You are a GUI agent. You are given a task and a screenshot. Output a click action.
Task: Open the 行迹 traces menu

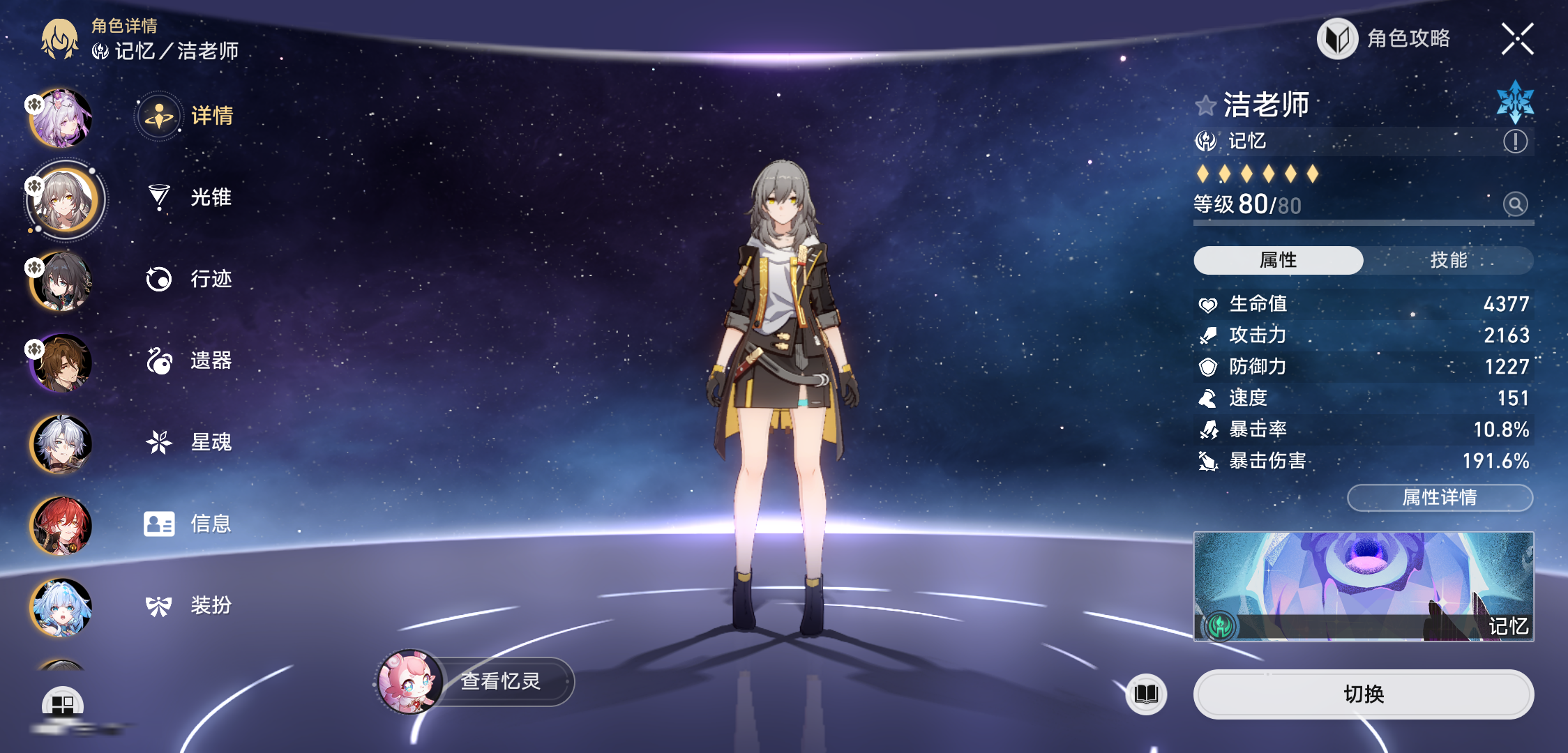(x=190, y=279)
